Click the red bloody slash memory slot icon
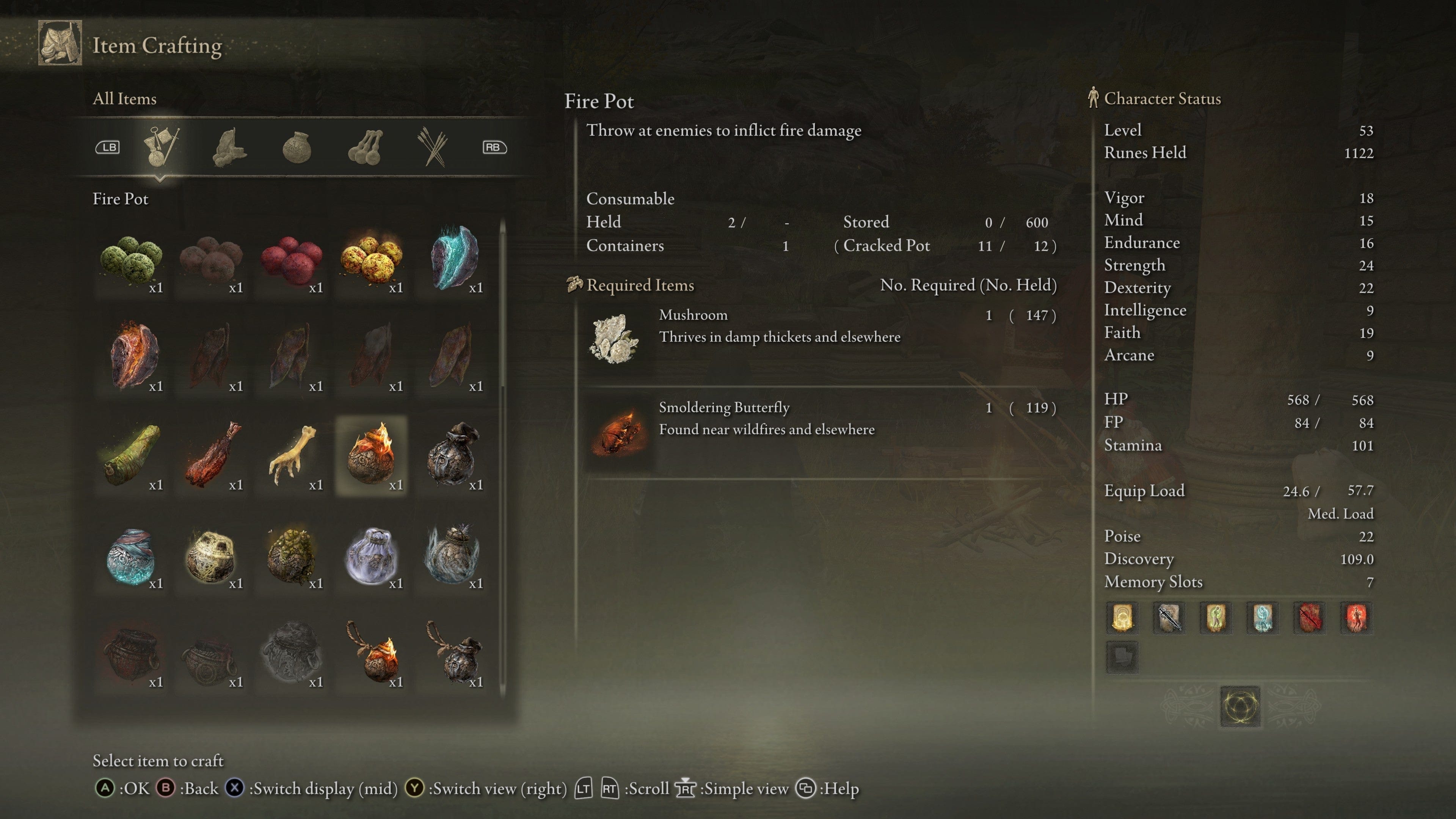Image resolution: width=1456 pixels, height=819 pixels. tap(1310, 618)
